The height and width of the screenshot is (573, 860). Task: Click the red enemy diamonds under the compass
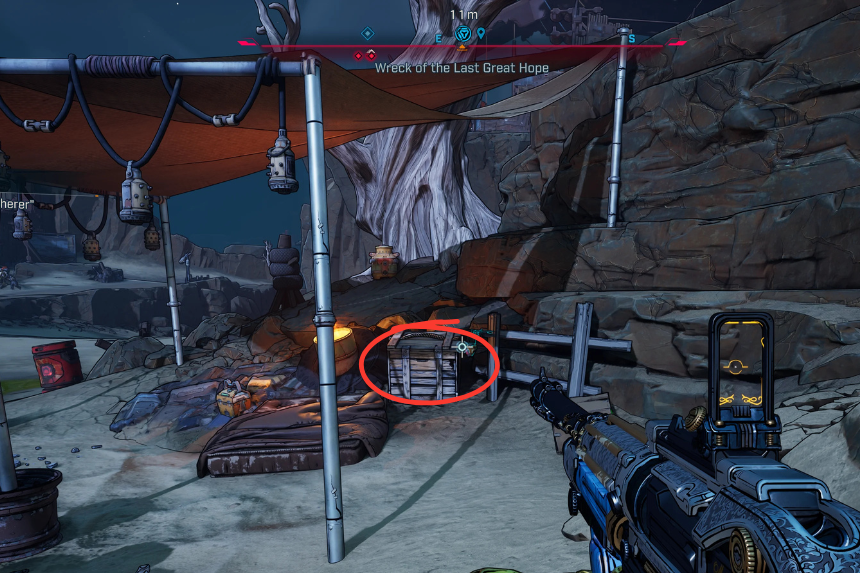(365, 55)
